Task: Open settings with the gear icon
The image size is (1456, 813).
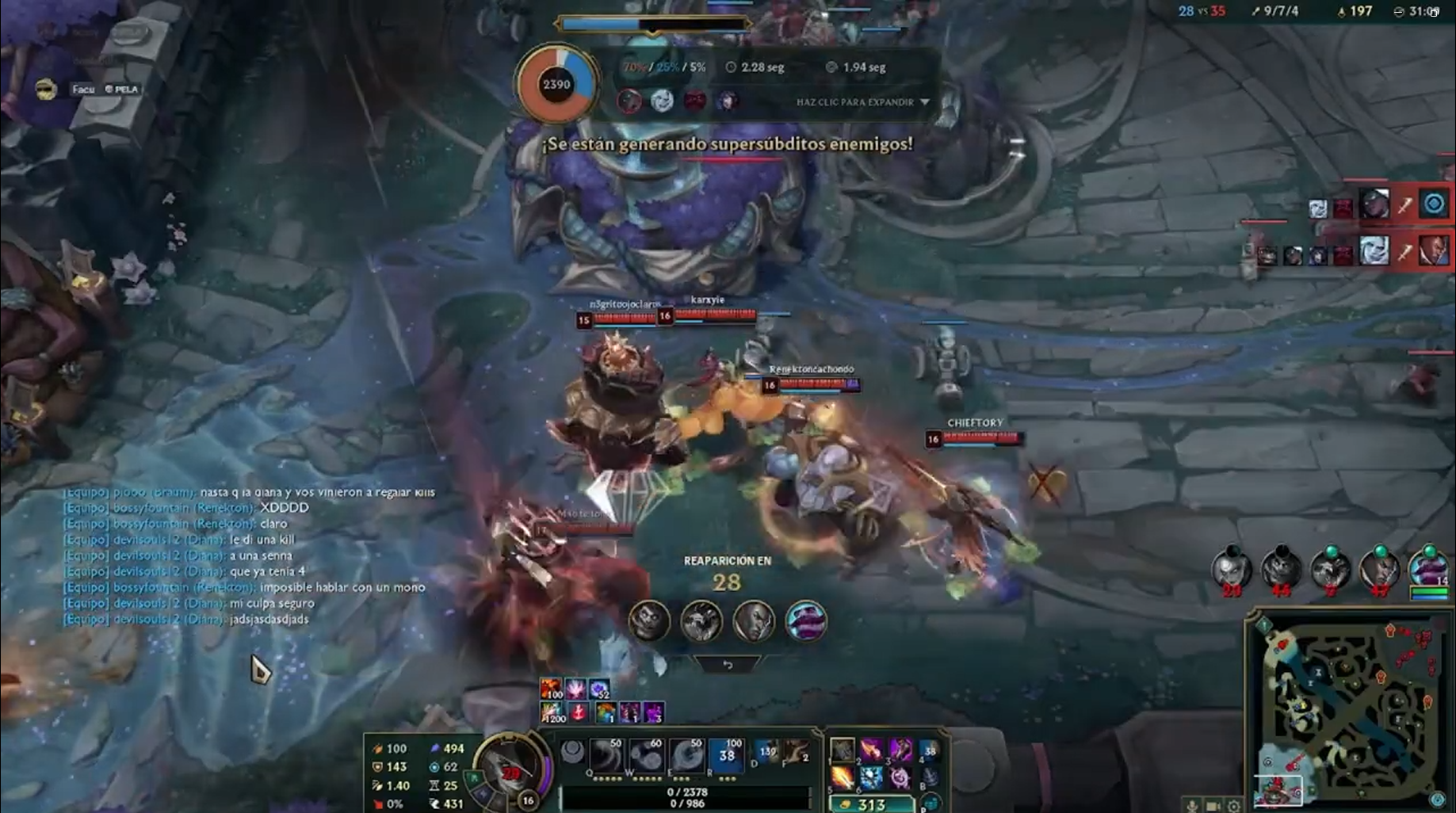Action: 1234,806
